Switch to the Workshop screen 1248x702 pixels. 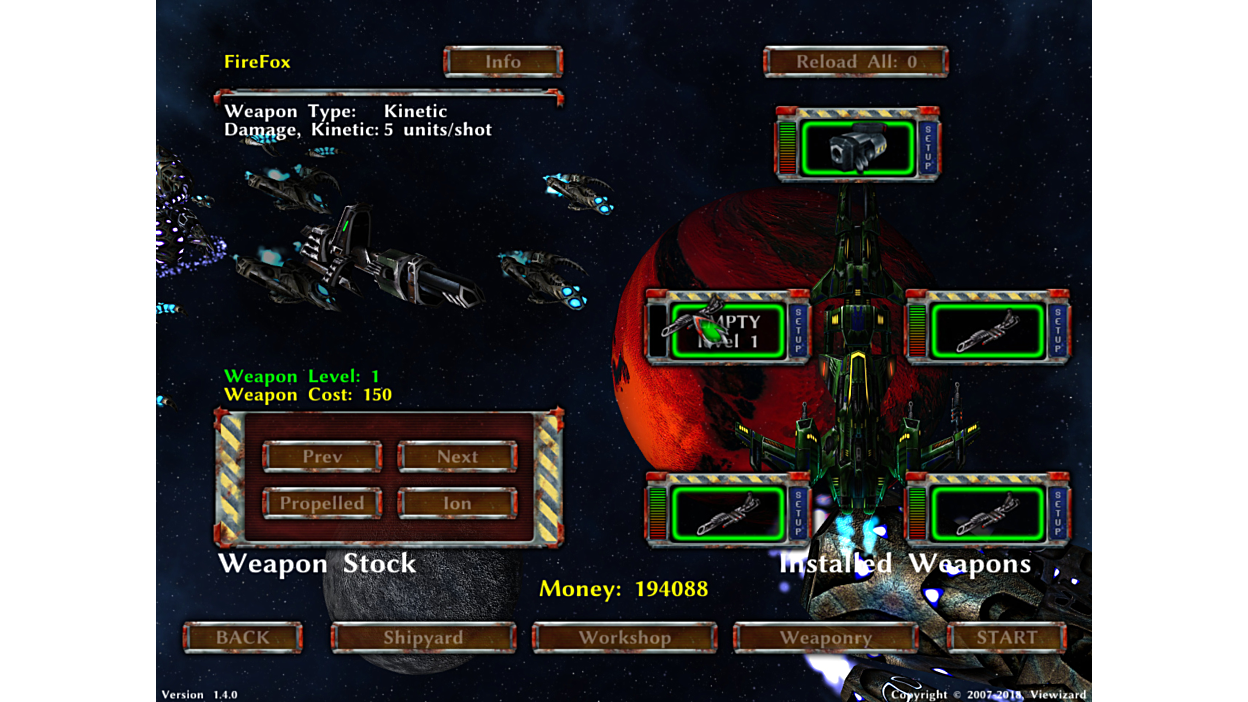tap(624, 638)
